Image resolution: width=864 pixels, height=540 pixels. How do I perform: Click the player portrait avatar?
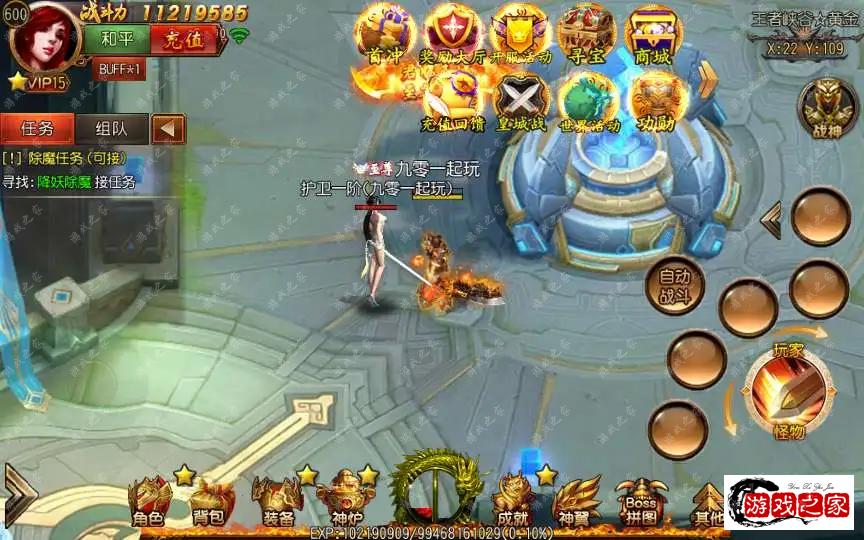(43, 40)
